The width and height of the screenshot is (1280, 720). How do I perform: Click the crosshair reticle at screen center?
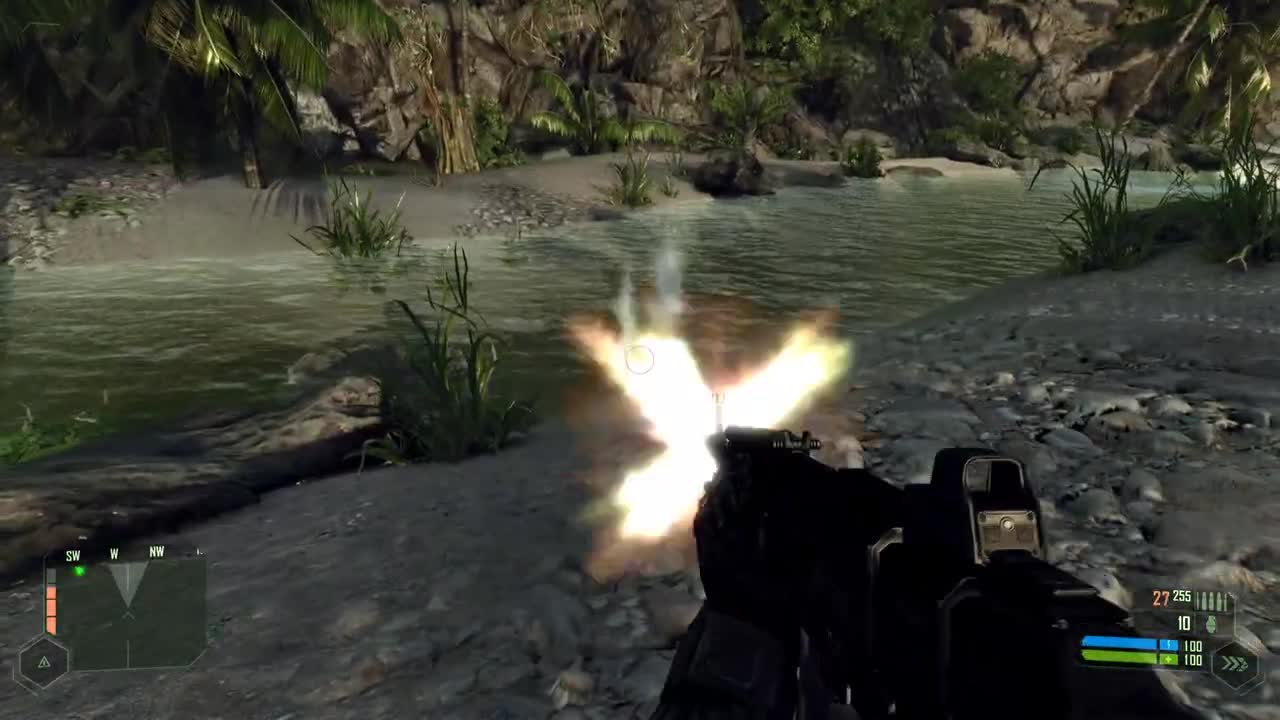click(x=640, y=360)
